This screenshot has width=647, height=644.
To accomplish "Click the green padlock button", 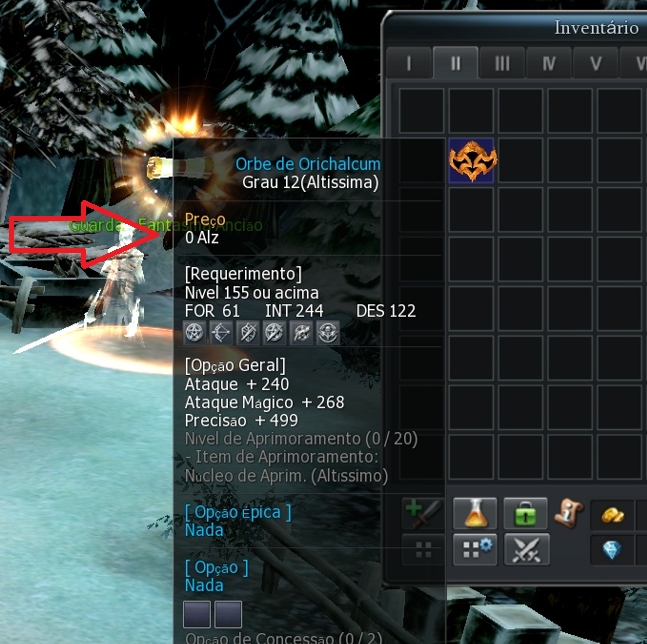I will coord(525,514).
